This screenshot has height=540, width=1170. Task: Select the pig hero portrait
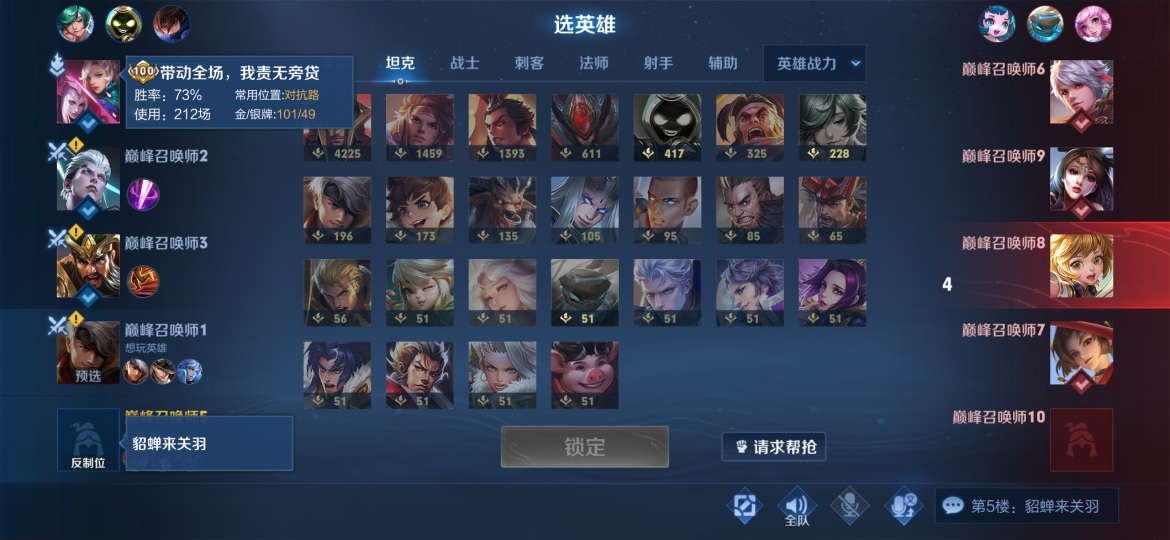[585, 375]
